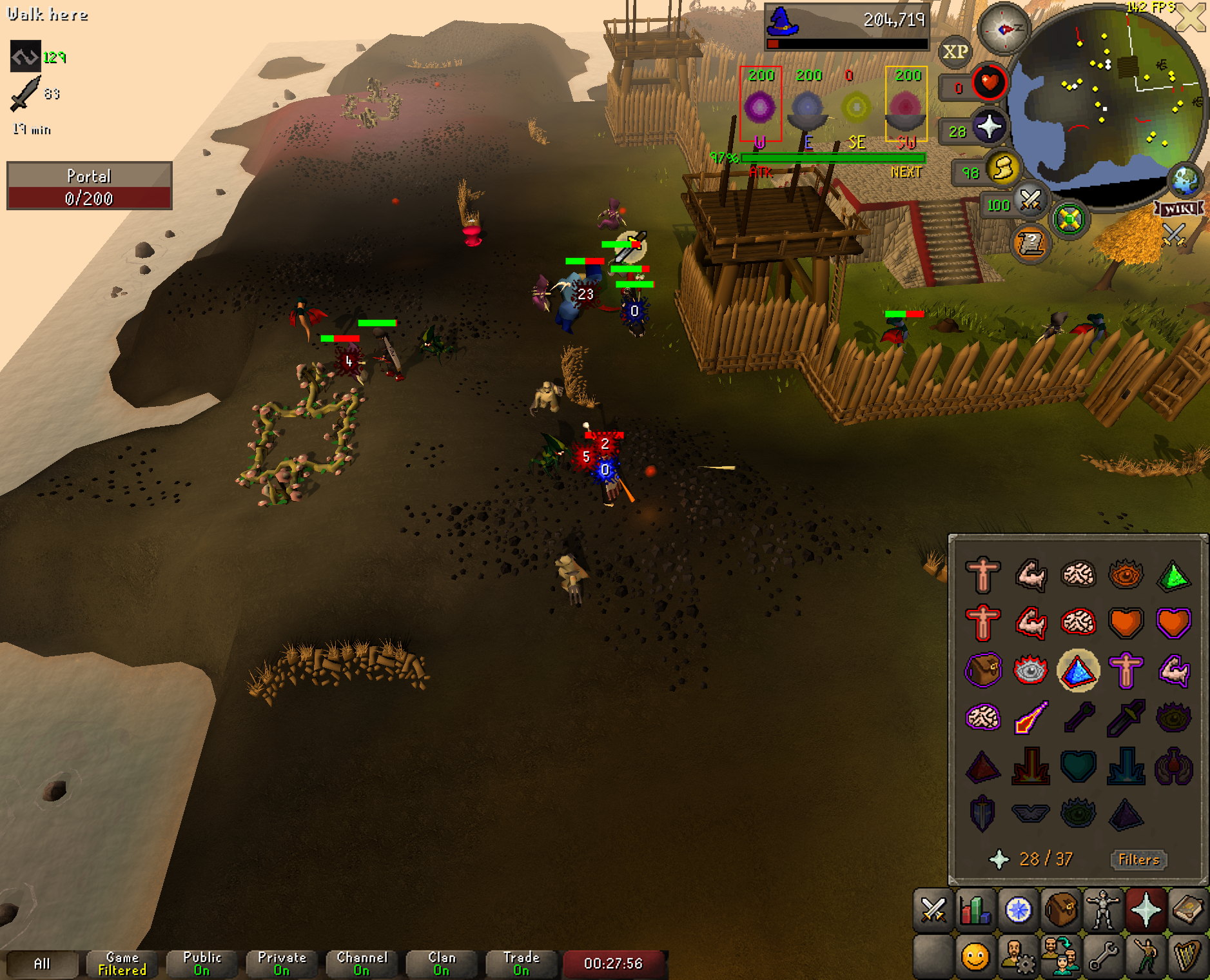Toggle the Mystic Lore prayer off

click(x=1077, y=671)
